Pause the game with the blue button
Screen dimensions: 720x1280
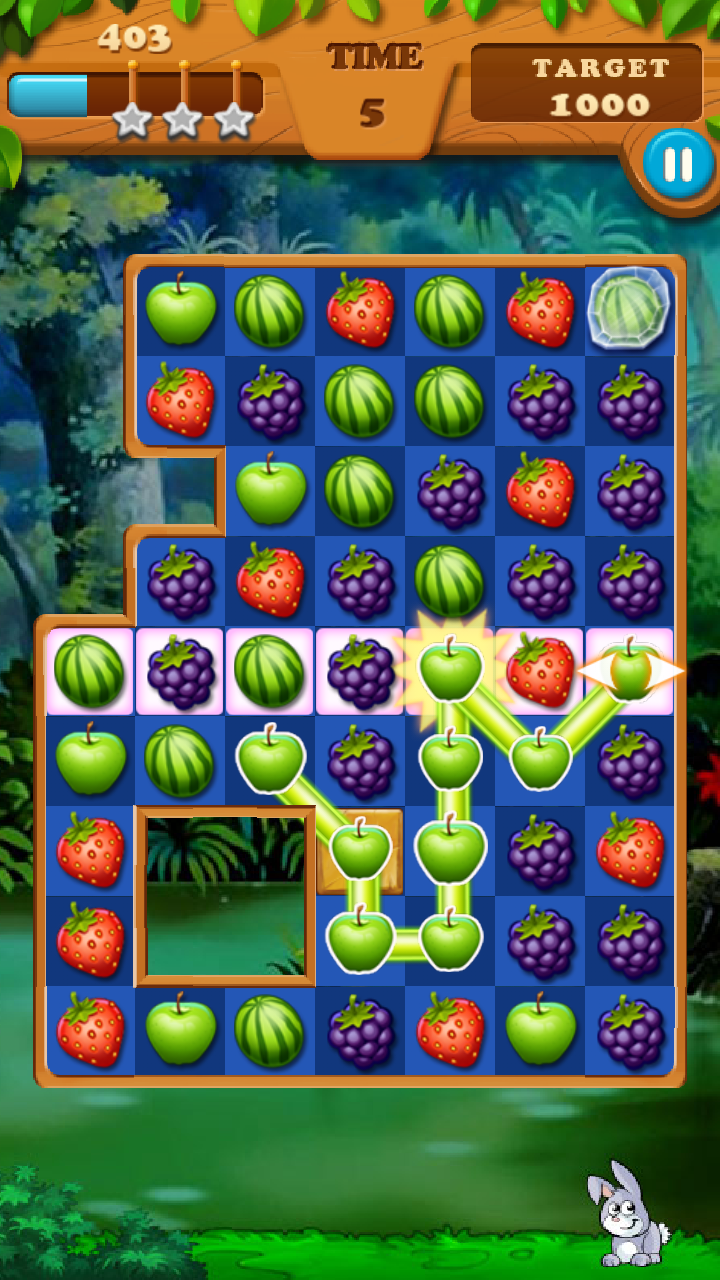tap(678, 163)
